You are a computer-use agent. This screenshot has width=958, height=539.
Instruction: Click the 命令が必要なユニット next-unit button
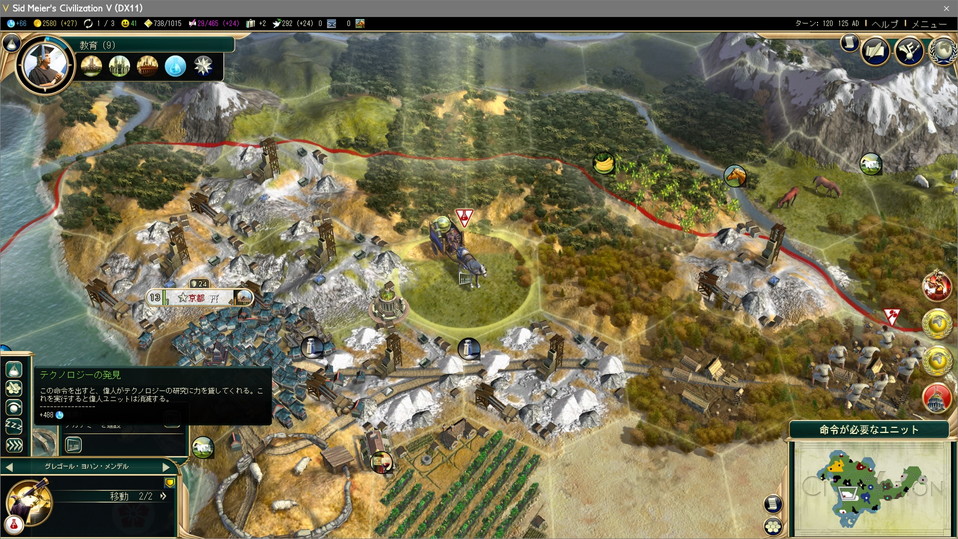869,430
